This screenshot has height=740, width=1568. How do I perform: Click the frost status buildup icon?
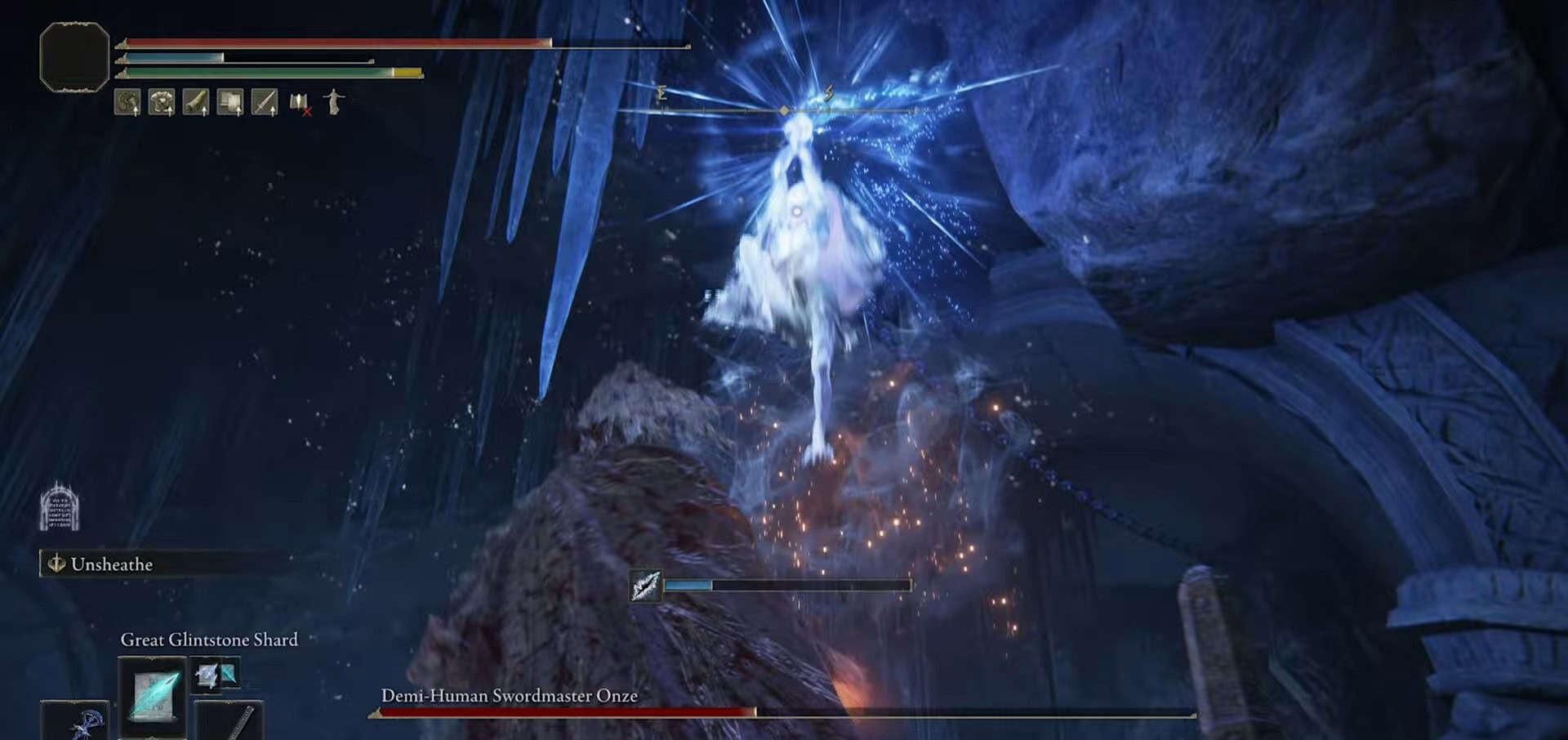pyautogui.click(x=645, y=586)
